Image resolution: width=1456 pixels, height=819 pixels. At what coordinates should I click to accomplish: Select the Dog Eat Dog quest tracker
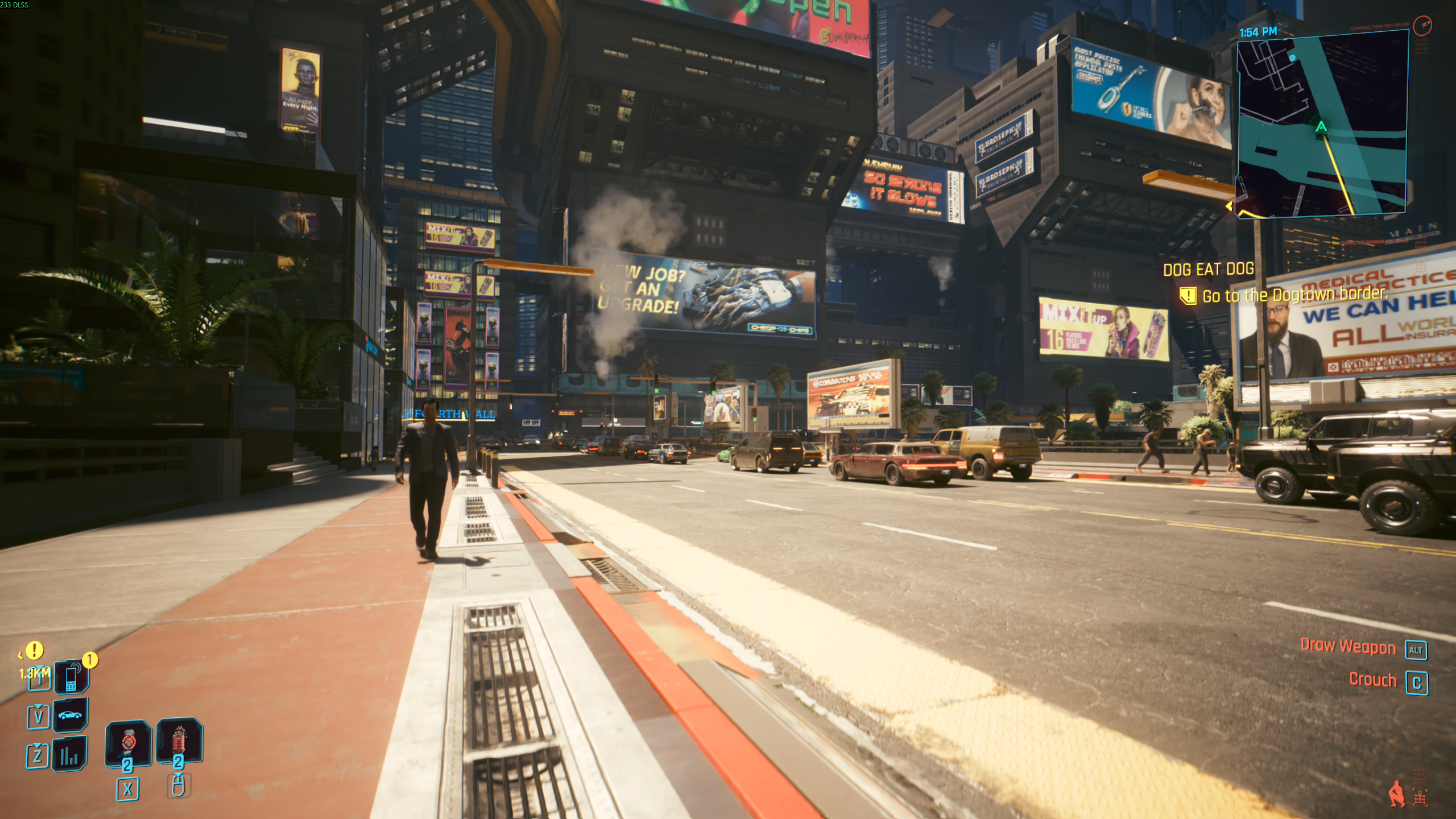pyautogui.click(x=1208, y=270)
